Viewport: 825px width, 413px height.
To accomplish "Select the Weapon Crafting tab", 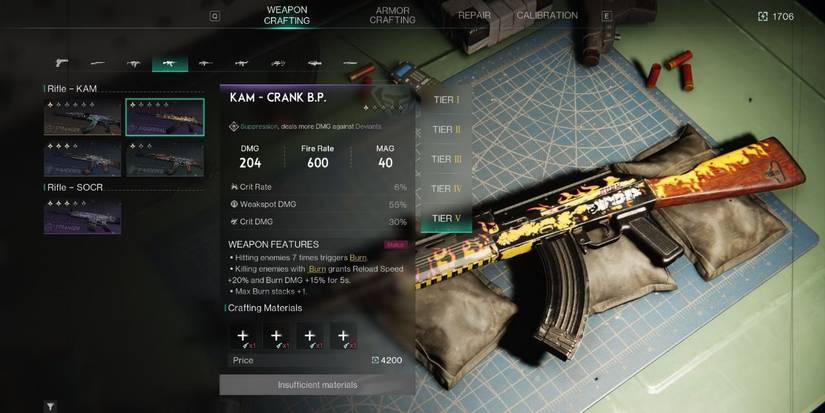I will tap(286, 15).
